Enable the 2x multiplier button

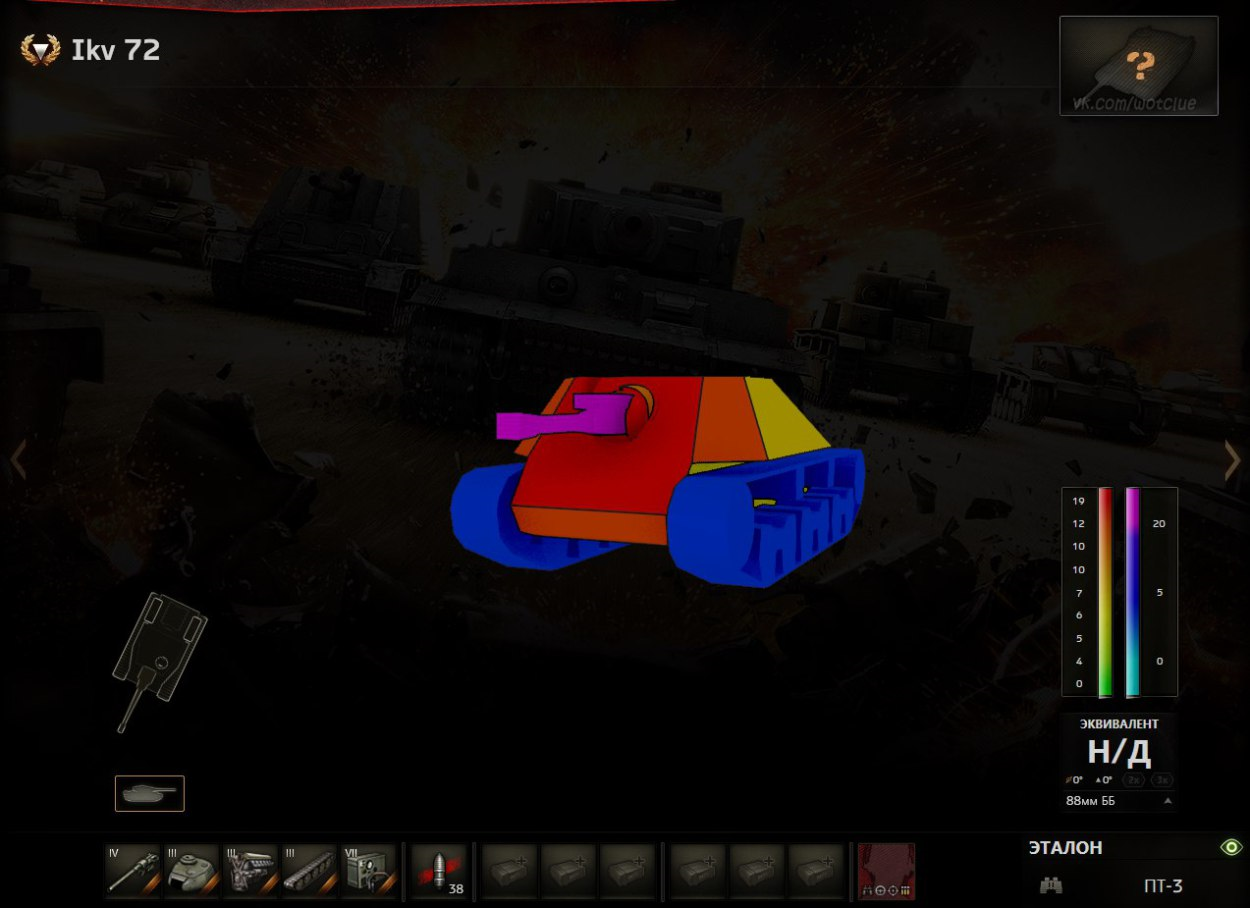1134,780
